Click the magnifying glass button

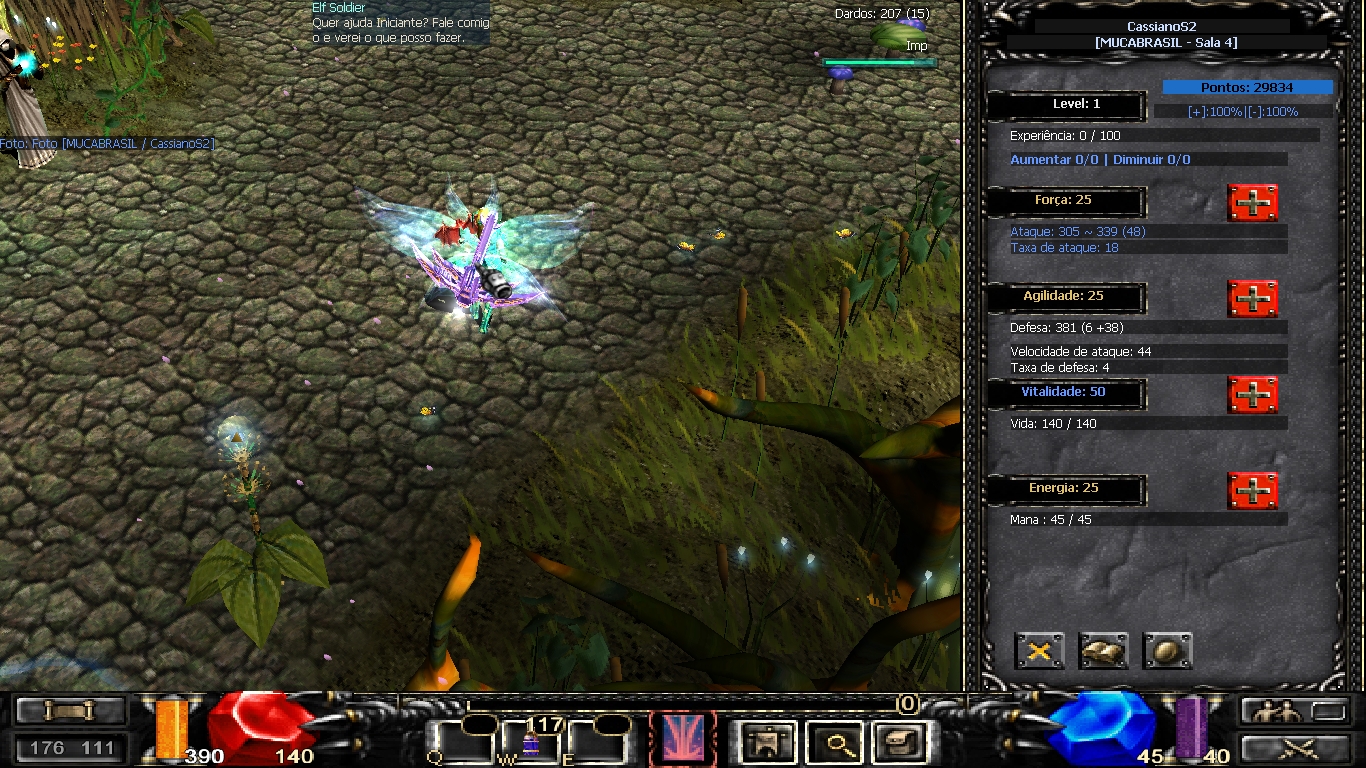tap(833, 742)
